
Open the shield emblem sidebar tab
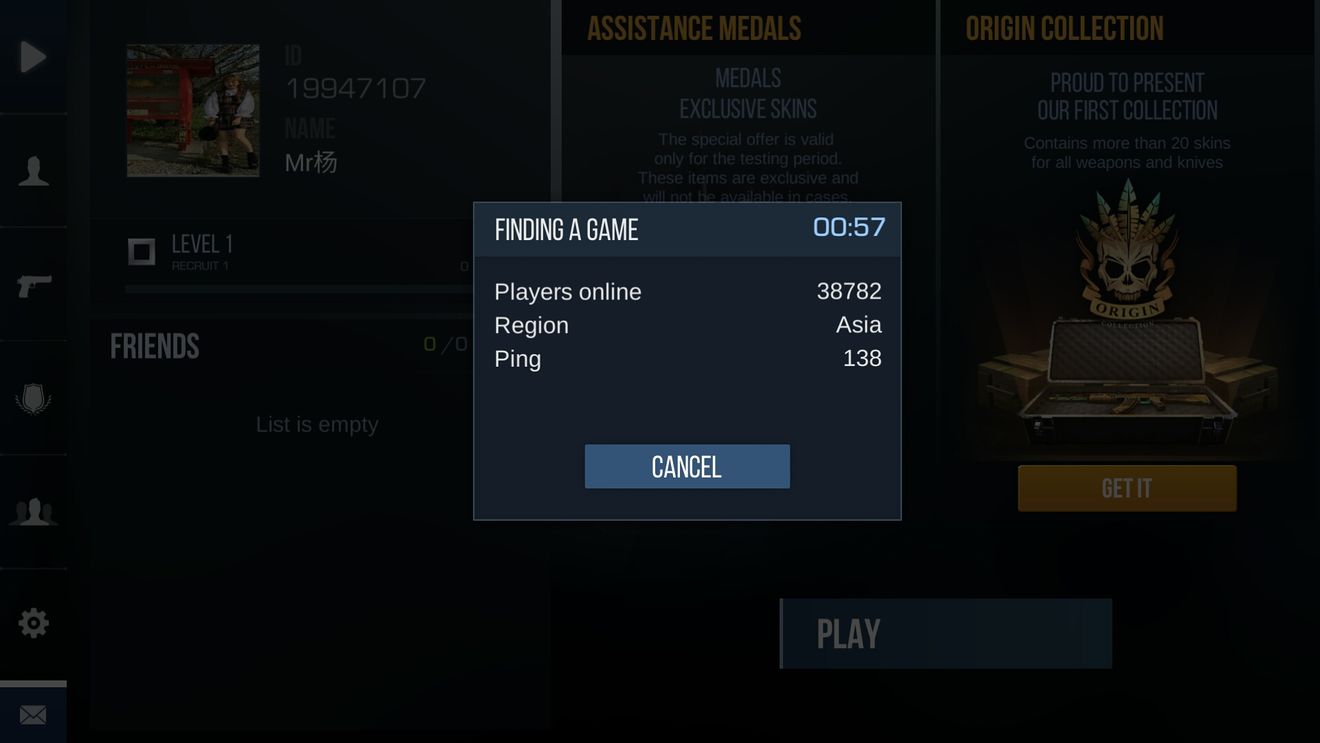(x=33, y=399)
